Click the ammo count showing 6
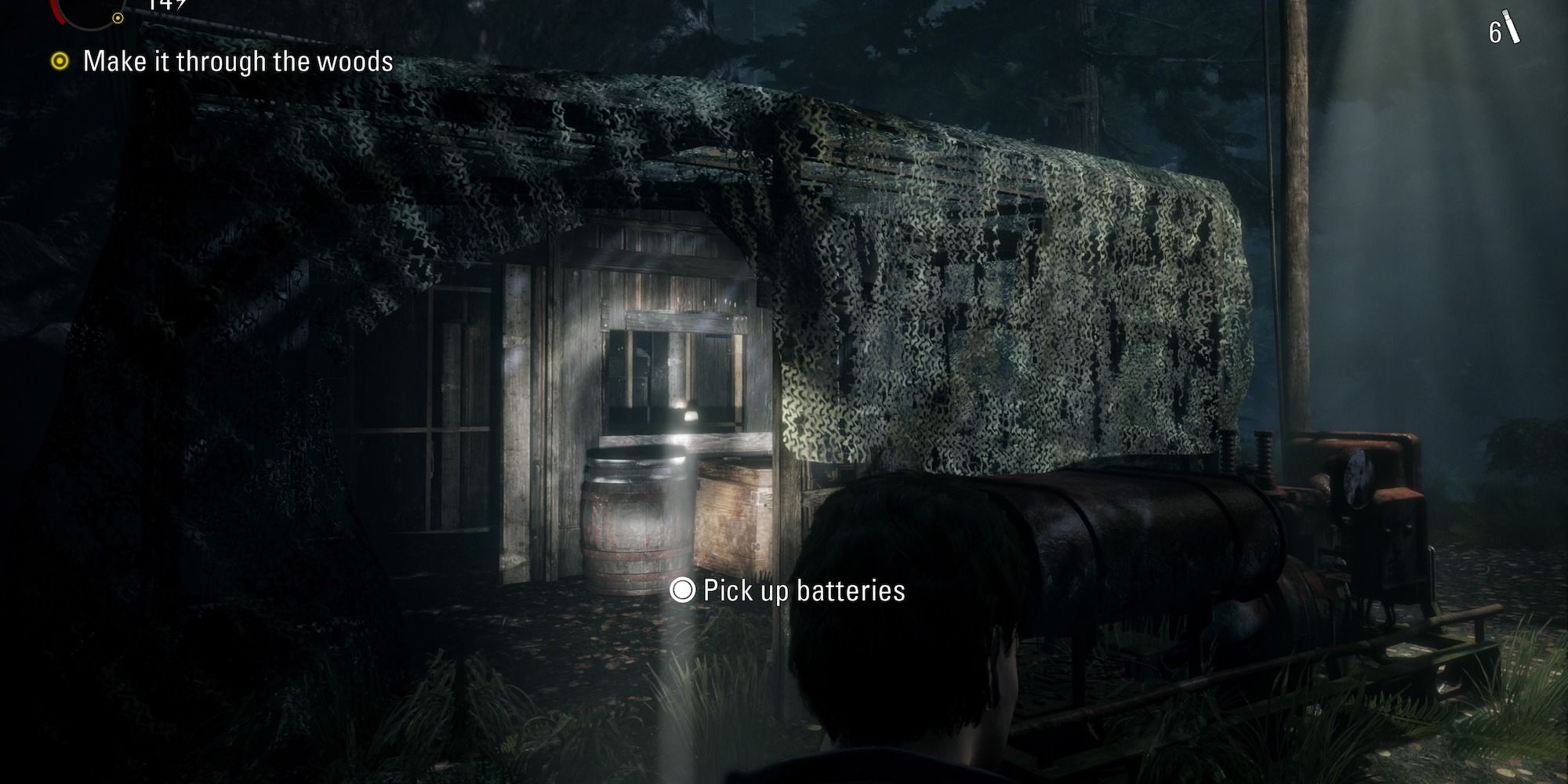 (1495, 31)
